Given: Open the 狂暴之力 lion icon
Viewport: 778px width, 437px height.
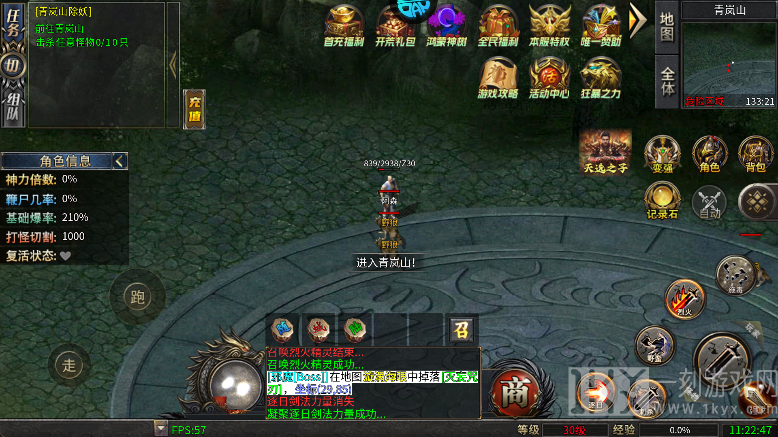Looking at the screenshot, I should click(x=601, y=76).
